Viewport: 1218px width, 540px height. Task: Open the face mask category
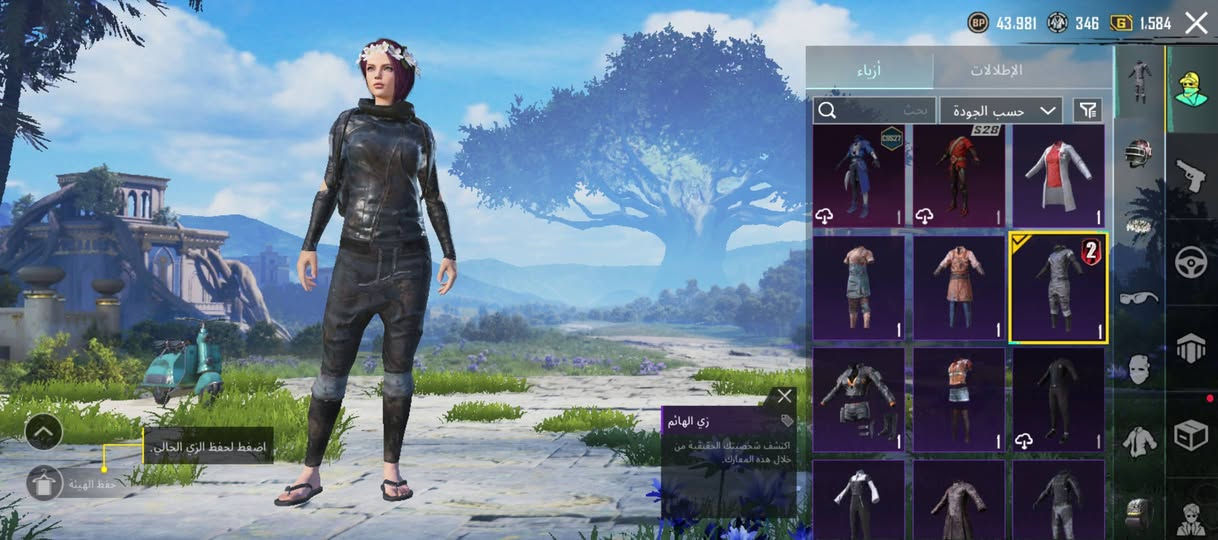click(1139, 369)
